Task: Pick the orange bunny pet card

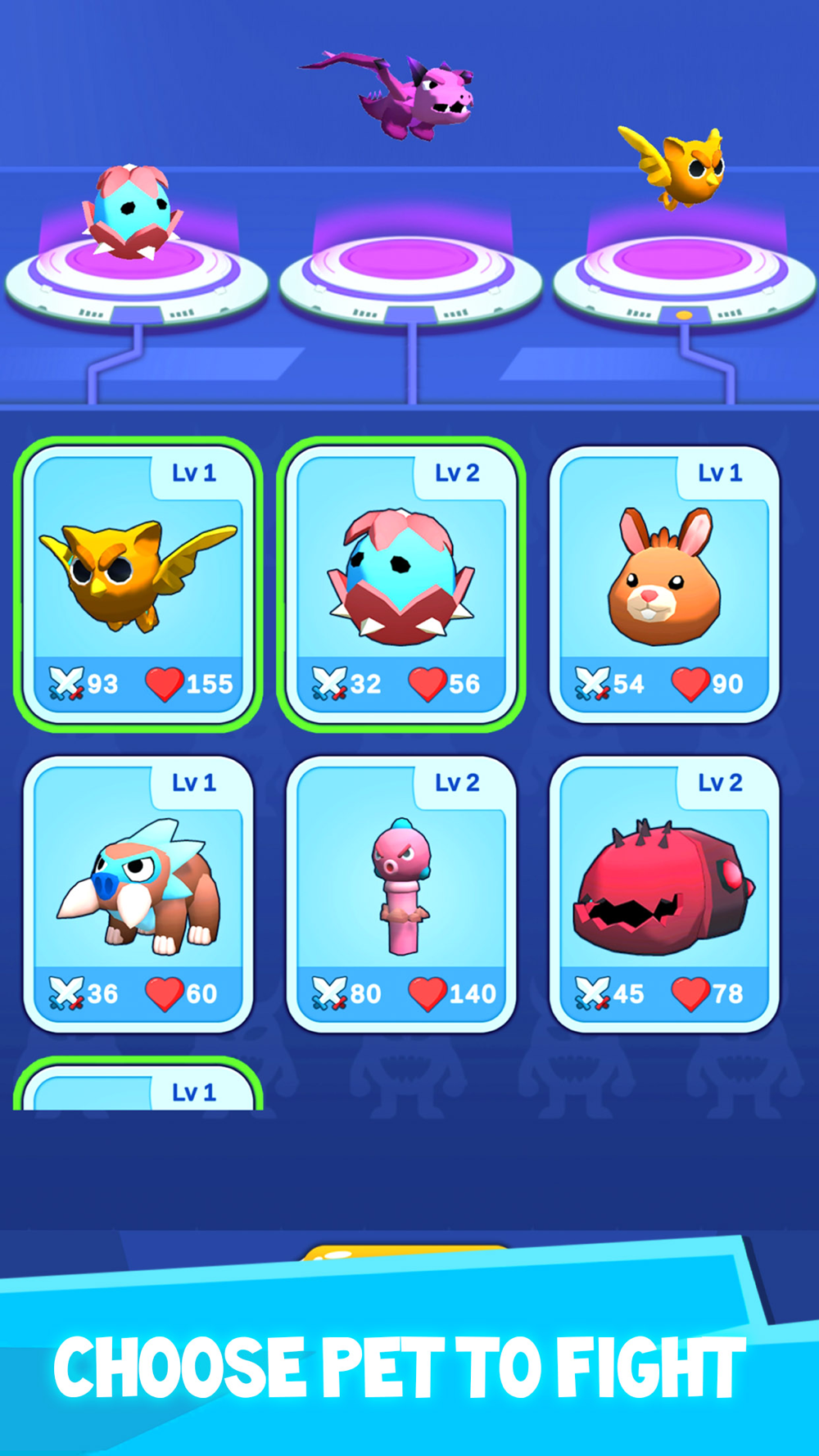Action: click(x=664, y=583)
